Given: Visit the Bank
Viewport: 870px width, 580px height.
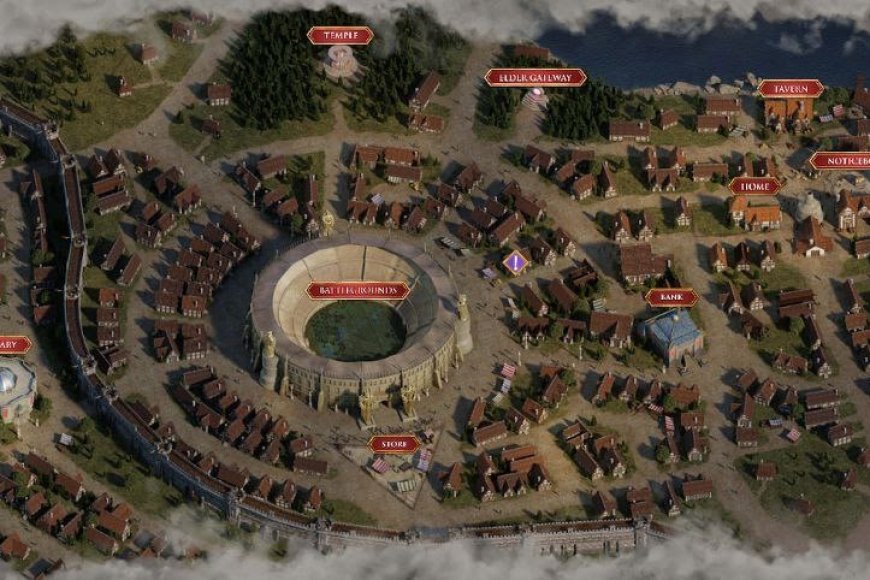Looking at the screenshot, I should click(x=671, y=297).
